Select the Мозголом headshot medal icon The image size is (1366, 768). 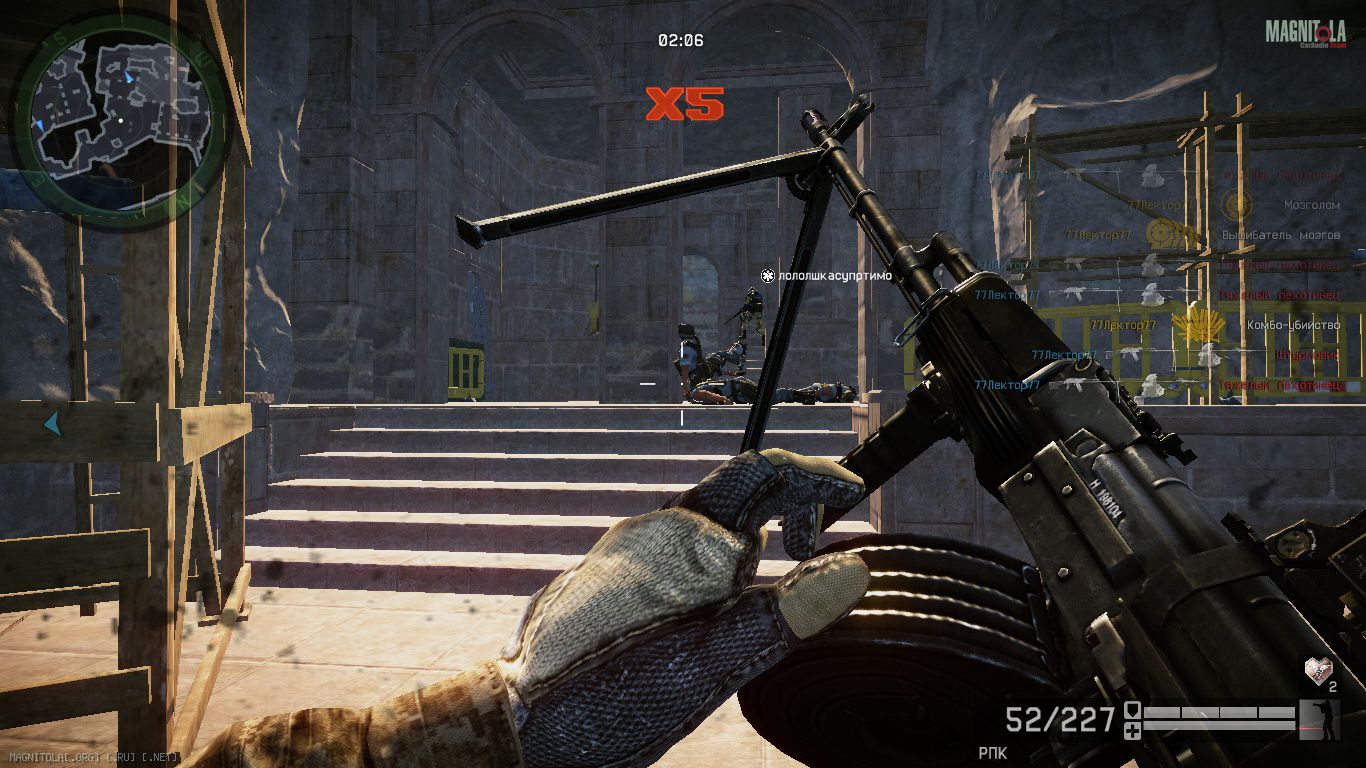(1237, 205)
